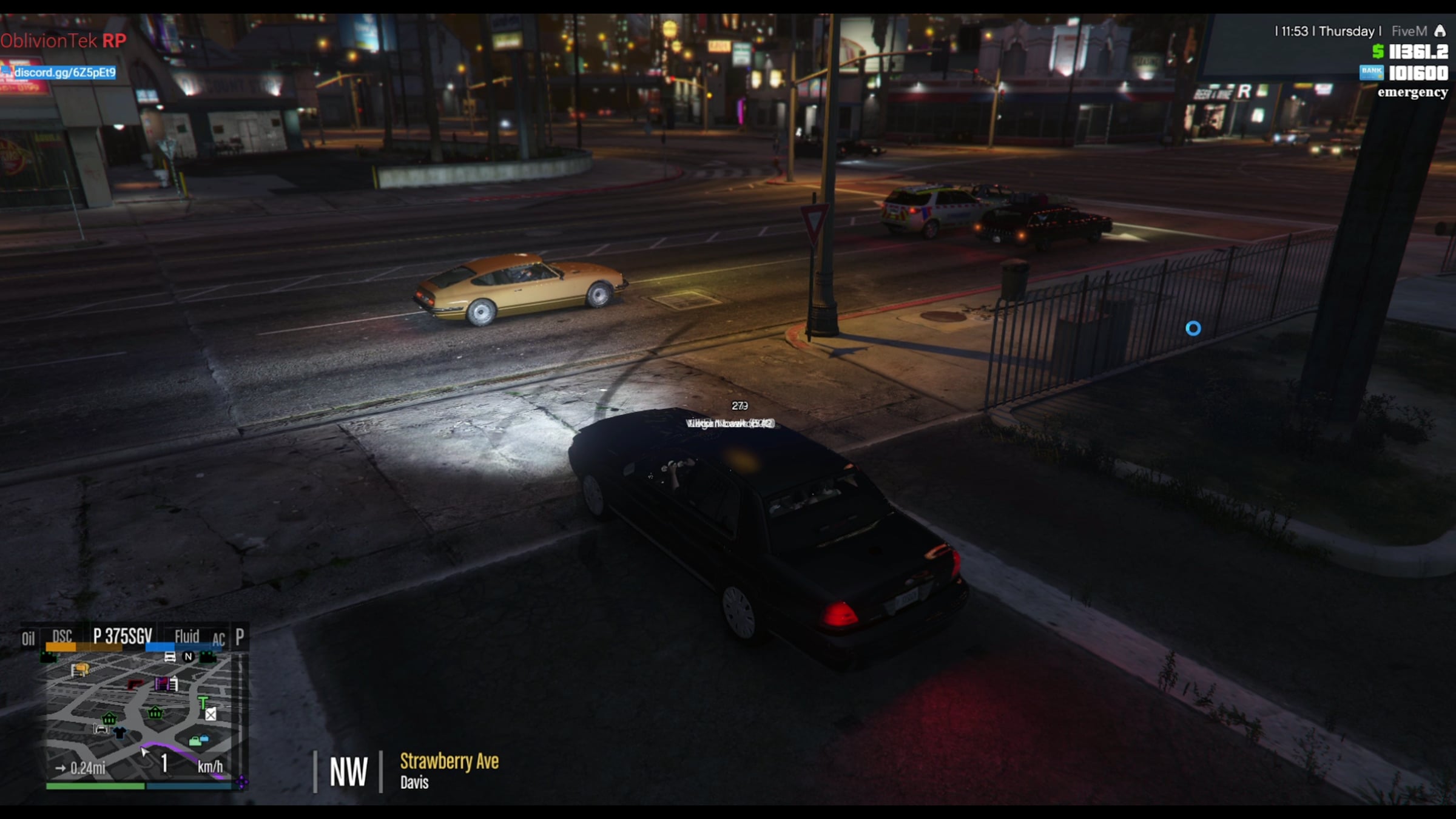The width and height of the screenshot is (1456, 819).
Task: Click the FiveM label in the top bar
Action: tap(1409, 32)
